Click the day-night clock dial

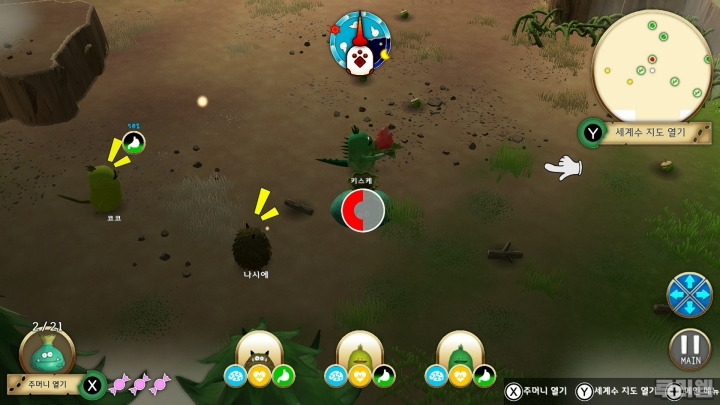click(x=361, y=46)
